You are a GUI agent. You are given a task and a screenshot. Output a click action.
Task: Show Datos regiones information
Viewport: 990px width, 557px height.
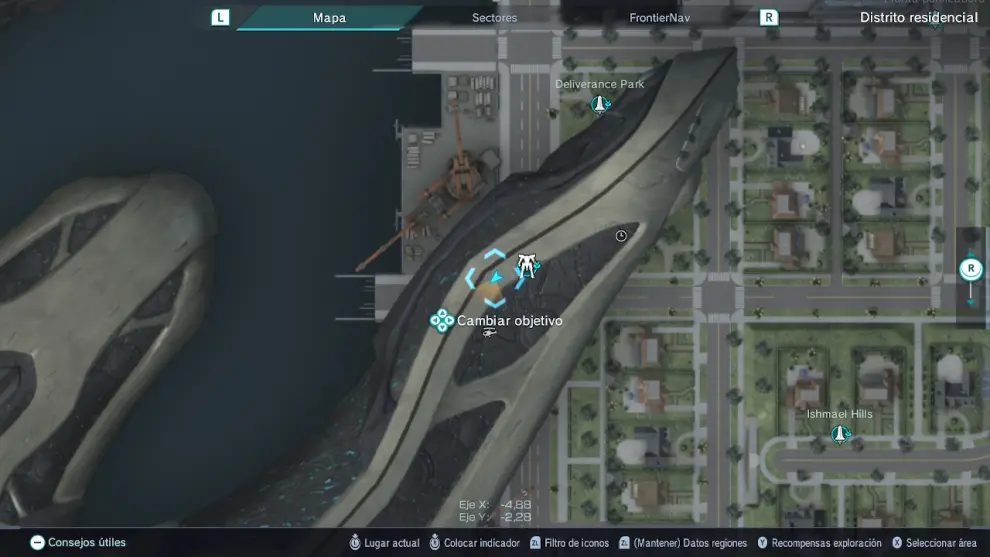(682, 543)
